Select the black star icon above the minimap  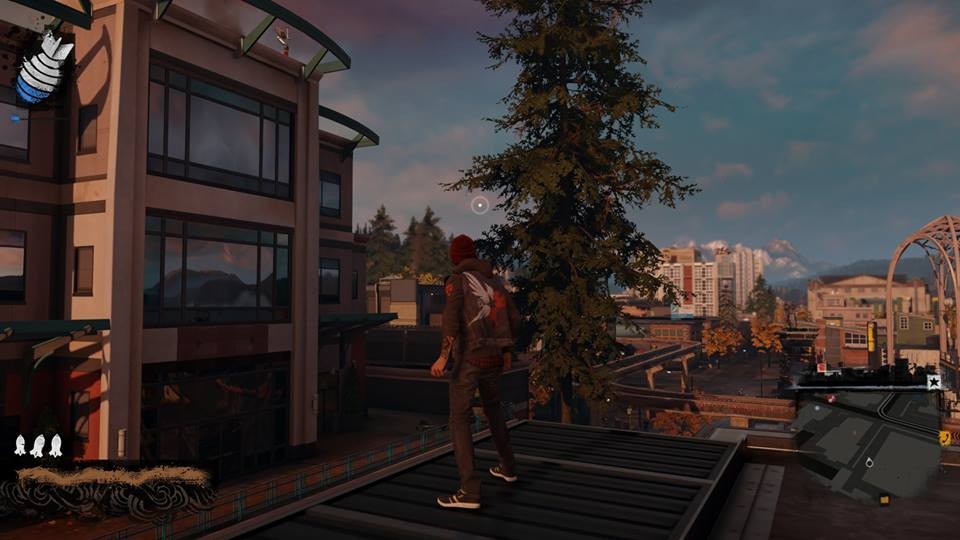click(x=933, y=382)
